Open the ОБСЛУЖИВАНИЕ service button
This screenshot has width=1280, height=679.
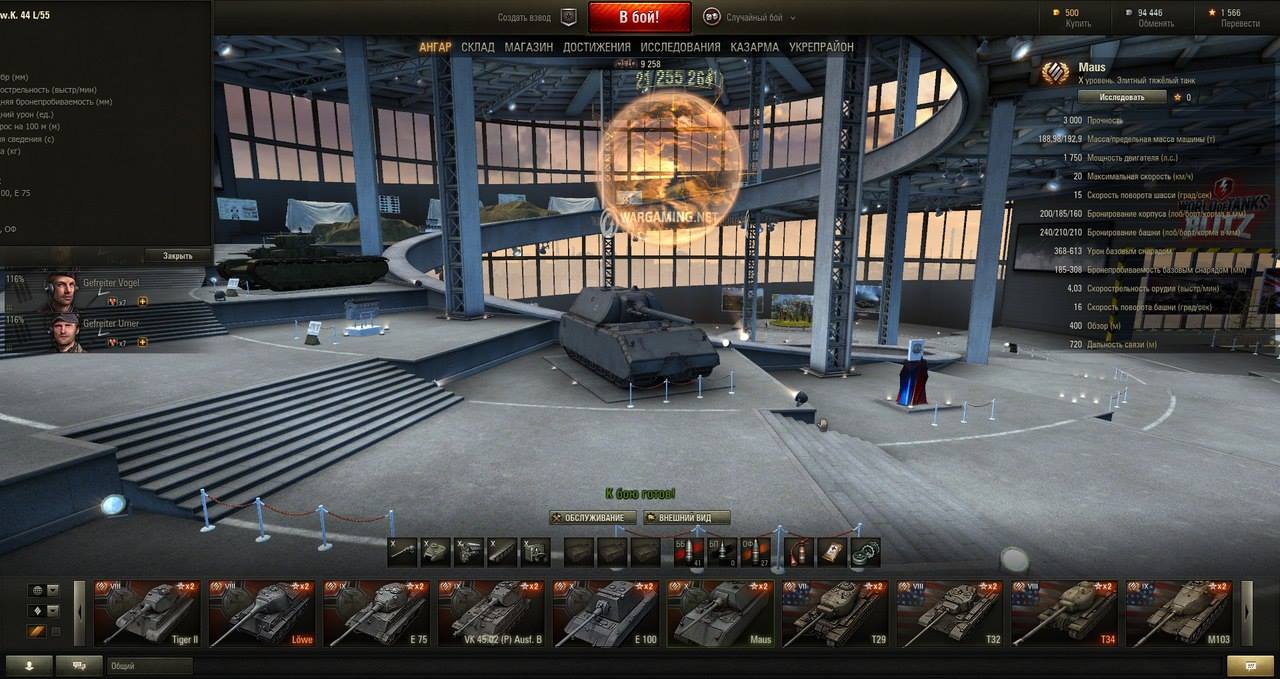pos(593,518)
